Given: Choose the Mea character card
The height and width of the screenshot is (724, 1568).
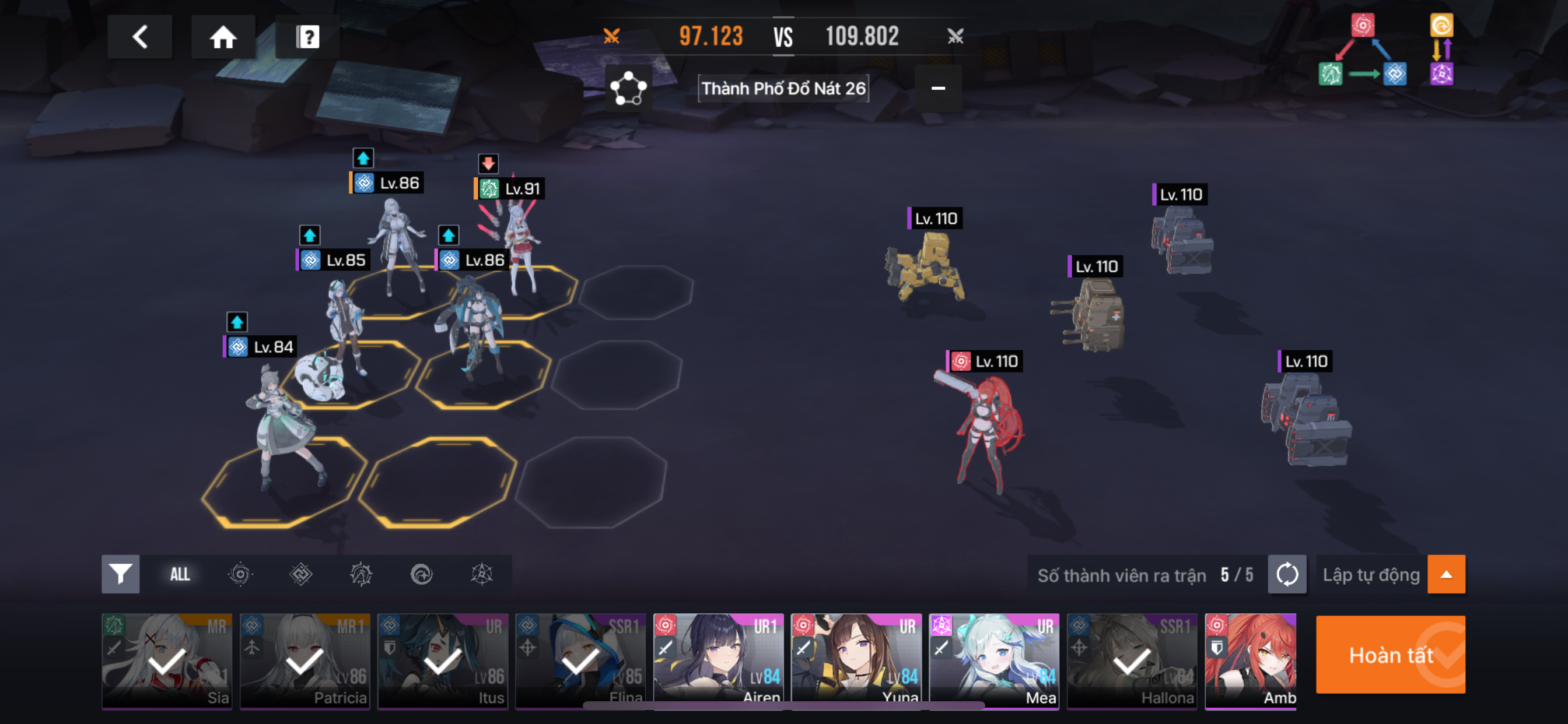Looking at the screenshot, I should 993,660.
